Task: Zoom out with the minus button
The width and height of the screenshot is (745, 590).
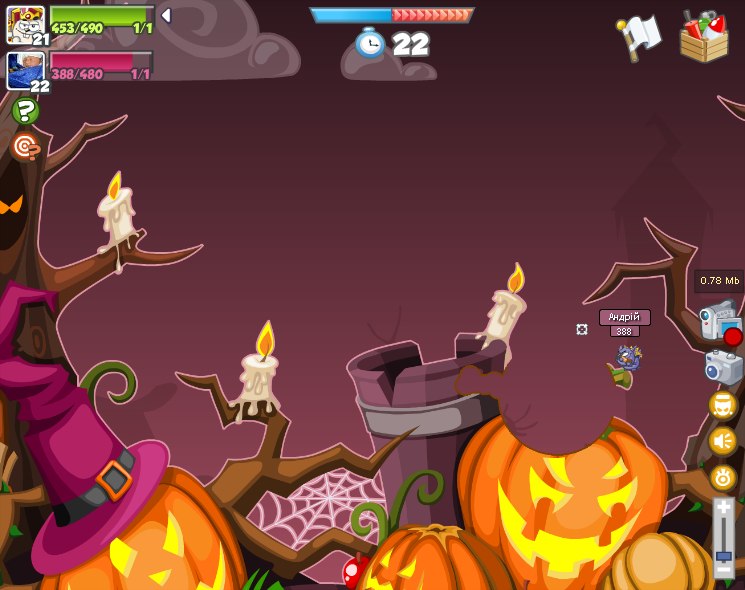Action: tap(723, 569)
